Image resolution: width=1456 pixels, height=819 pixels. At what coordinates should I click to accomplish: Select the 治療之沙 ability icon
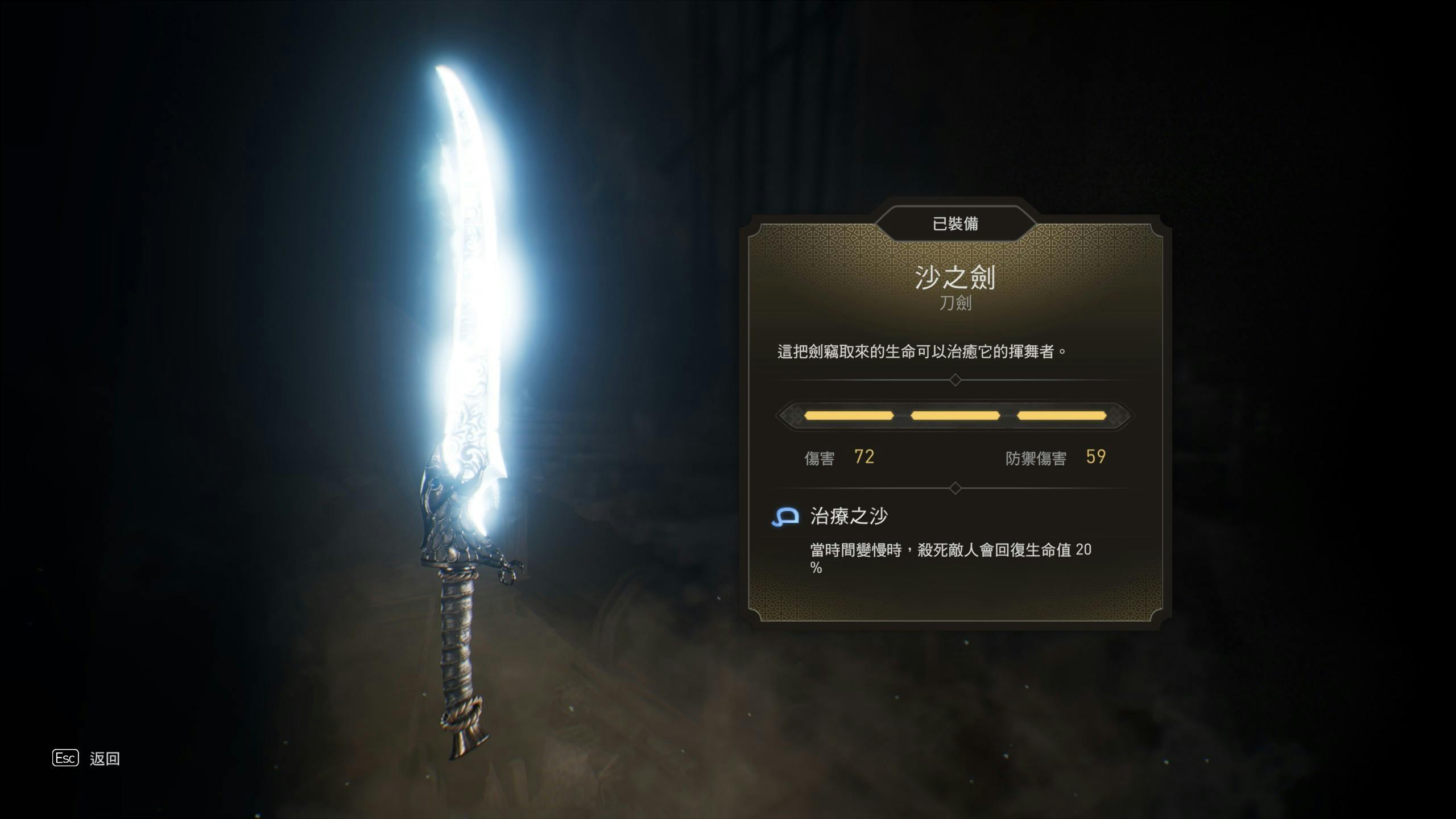[x=785, y=516]
